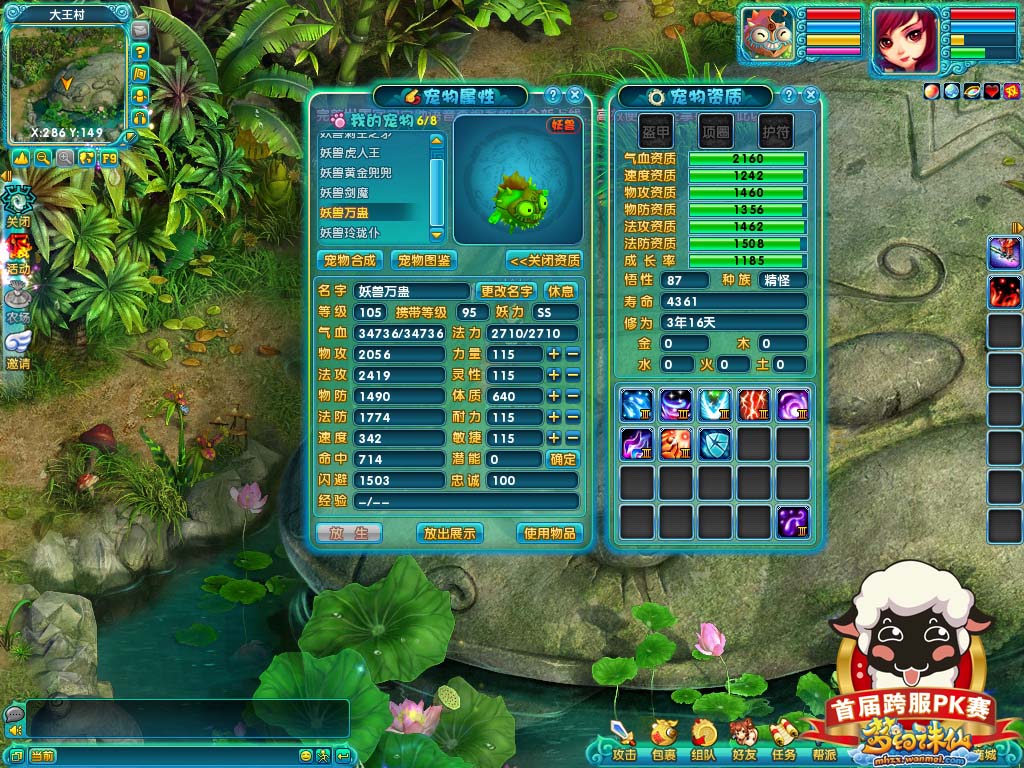The height and width of the screenshot is (768, 1024).
Task: Open the 活动 events icon on the left
Action: [18, 255]
